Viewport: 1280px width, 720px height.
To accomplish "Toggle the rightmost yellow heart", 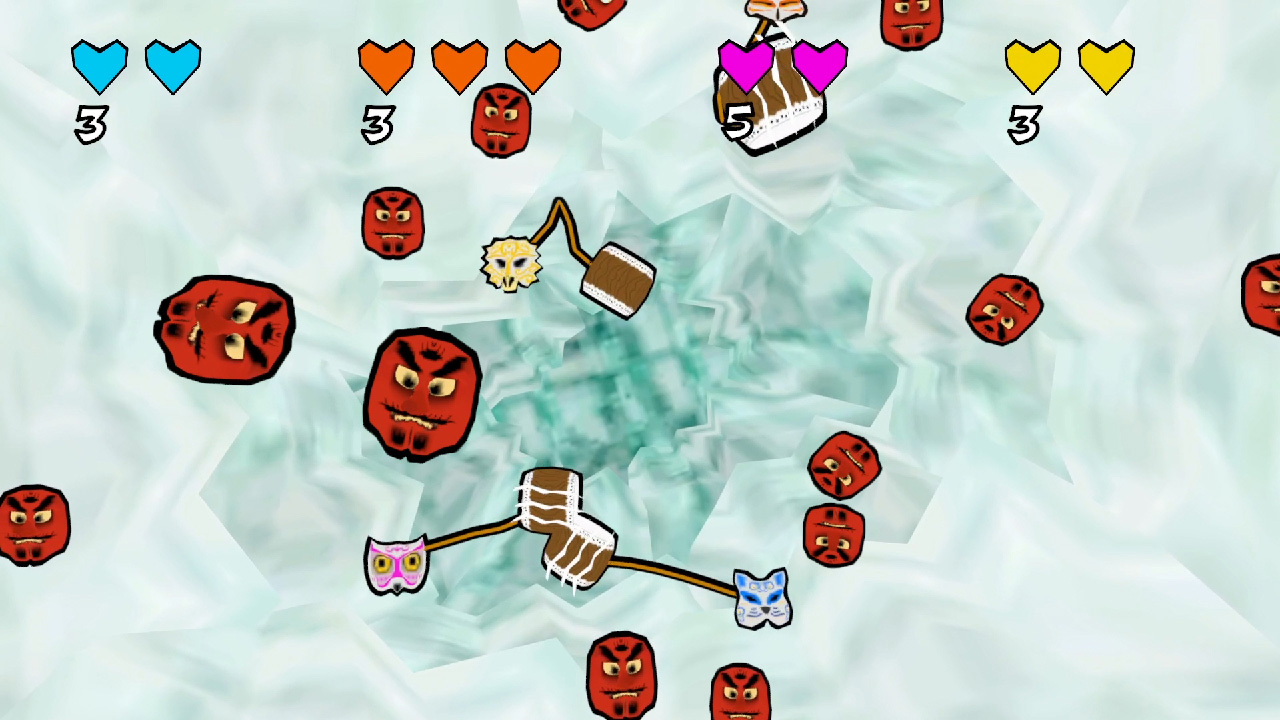I will pyautogui.click(x=1104, y=64).
